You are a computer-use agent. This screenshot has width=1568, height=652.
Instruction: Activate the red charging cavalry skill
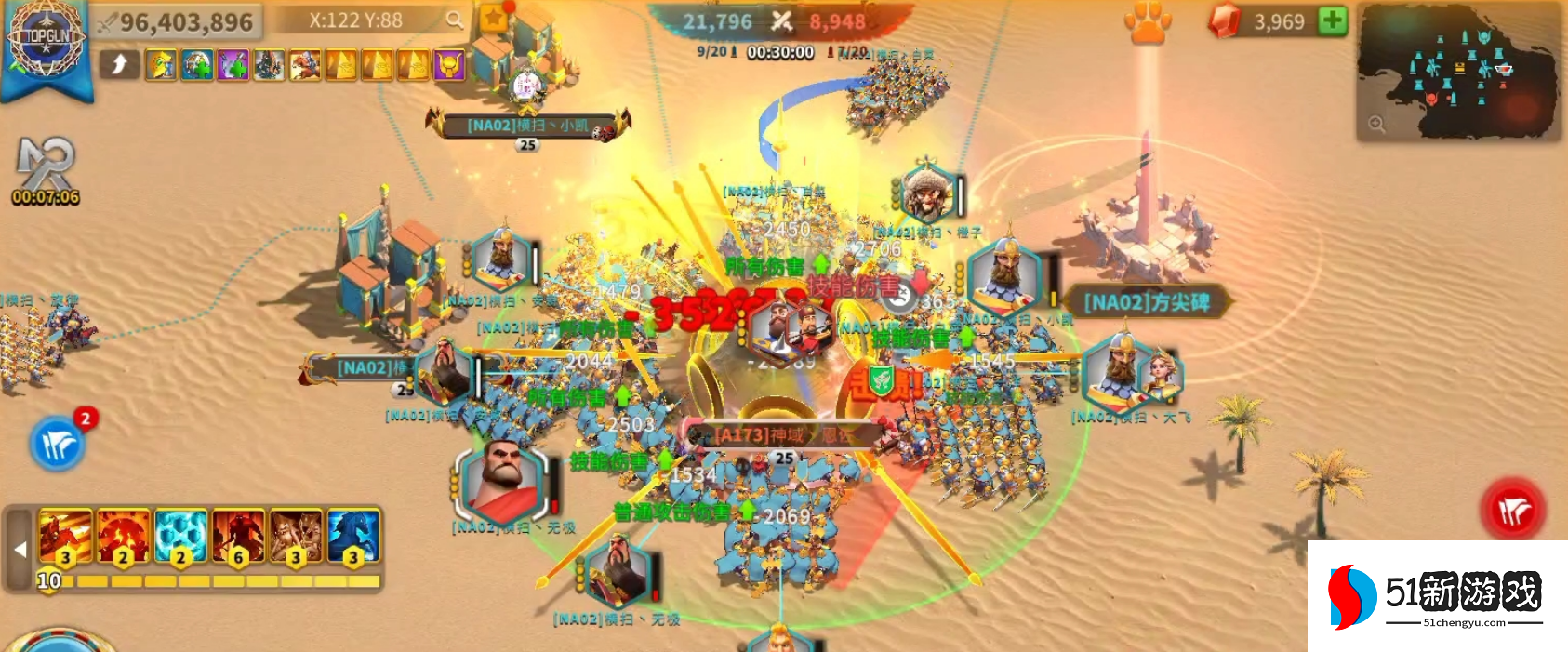coord(65,538)
